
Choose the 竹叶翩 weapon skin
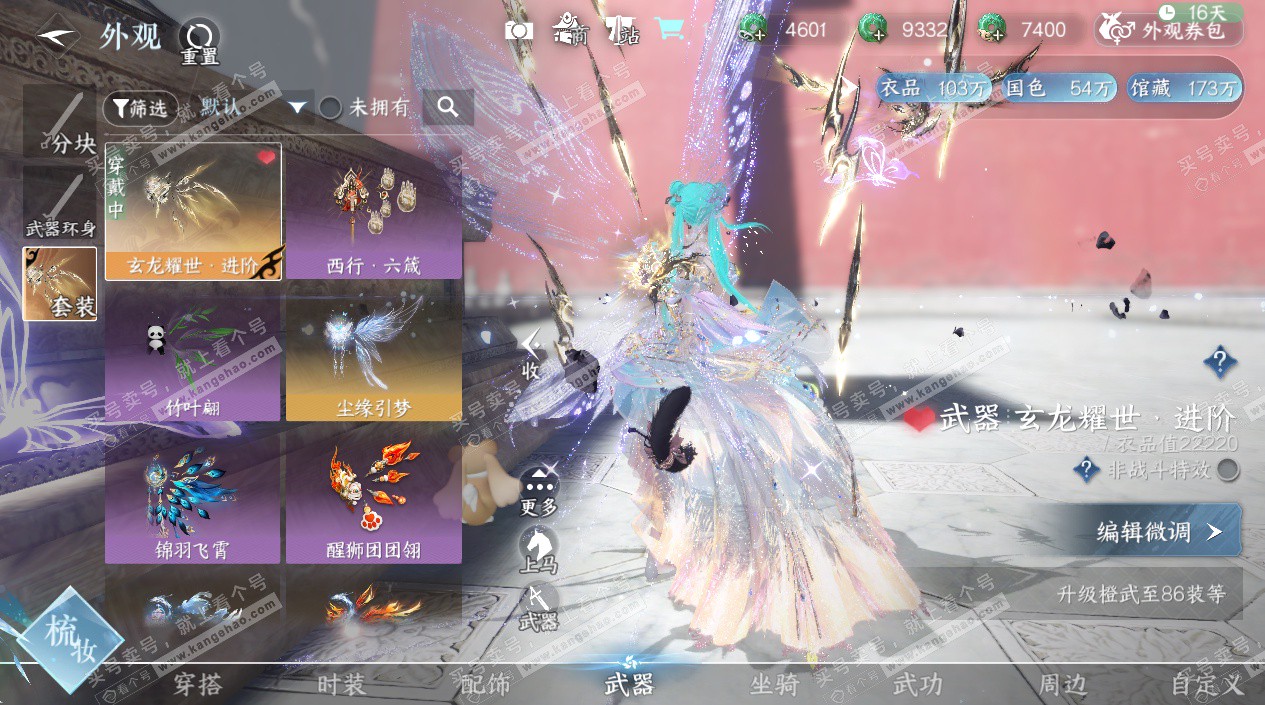(x=192, y=357)
